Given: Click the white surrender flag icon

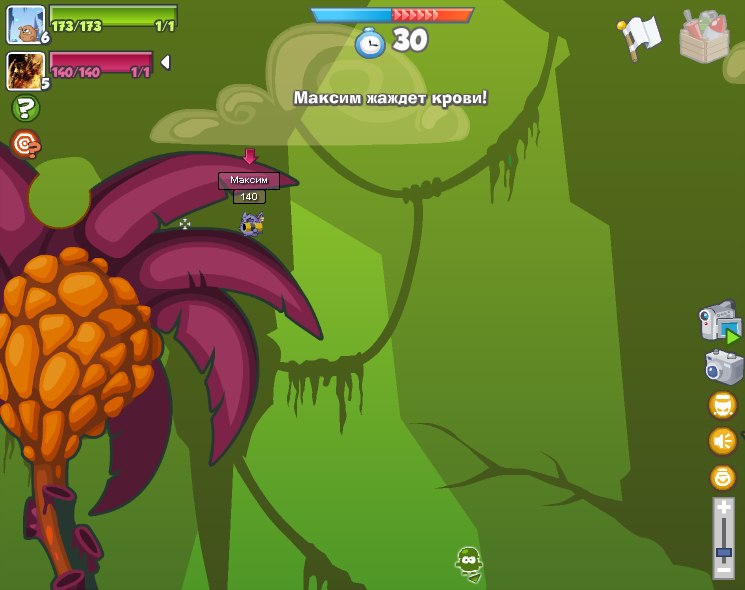Looking at the screenshot, I should pyautogui.click(x=640, y=36).
